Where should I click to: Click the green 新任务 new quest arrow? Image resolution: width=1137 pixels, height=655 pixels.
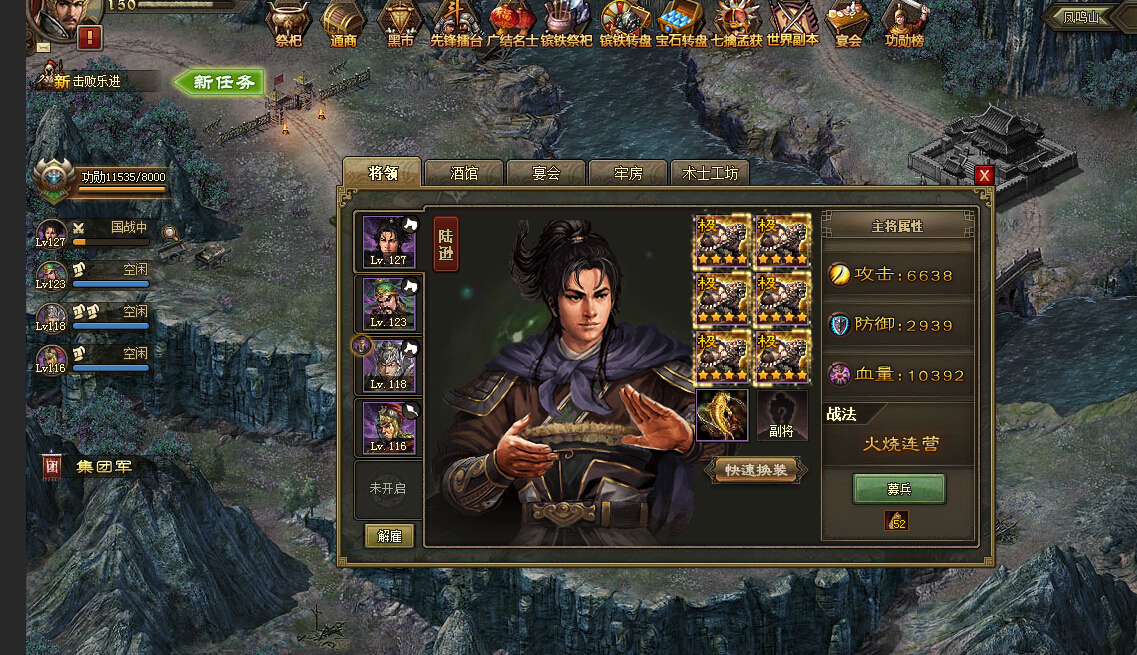pyautogui.click(x=219, y=82)
